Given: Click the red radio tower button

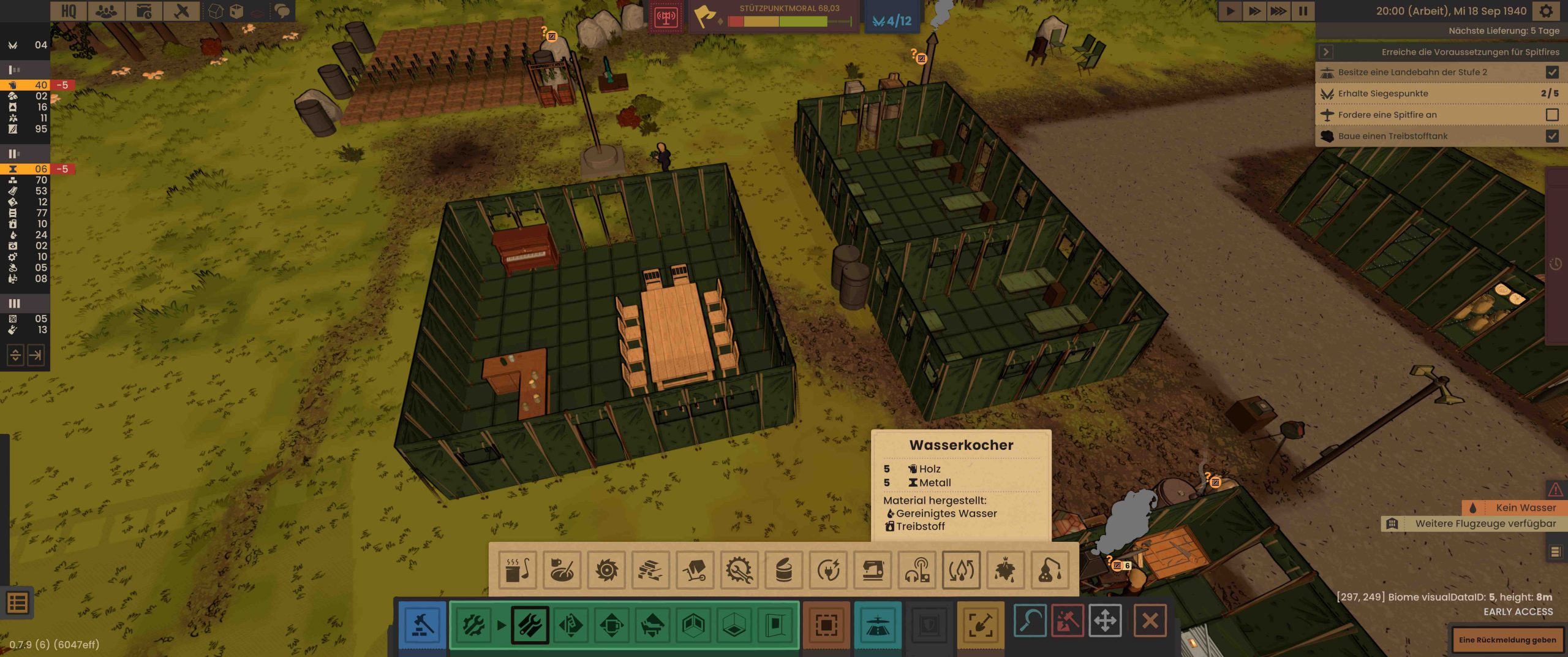Looking at the screenshot, I should coord(666,17).
